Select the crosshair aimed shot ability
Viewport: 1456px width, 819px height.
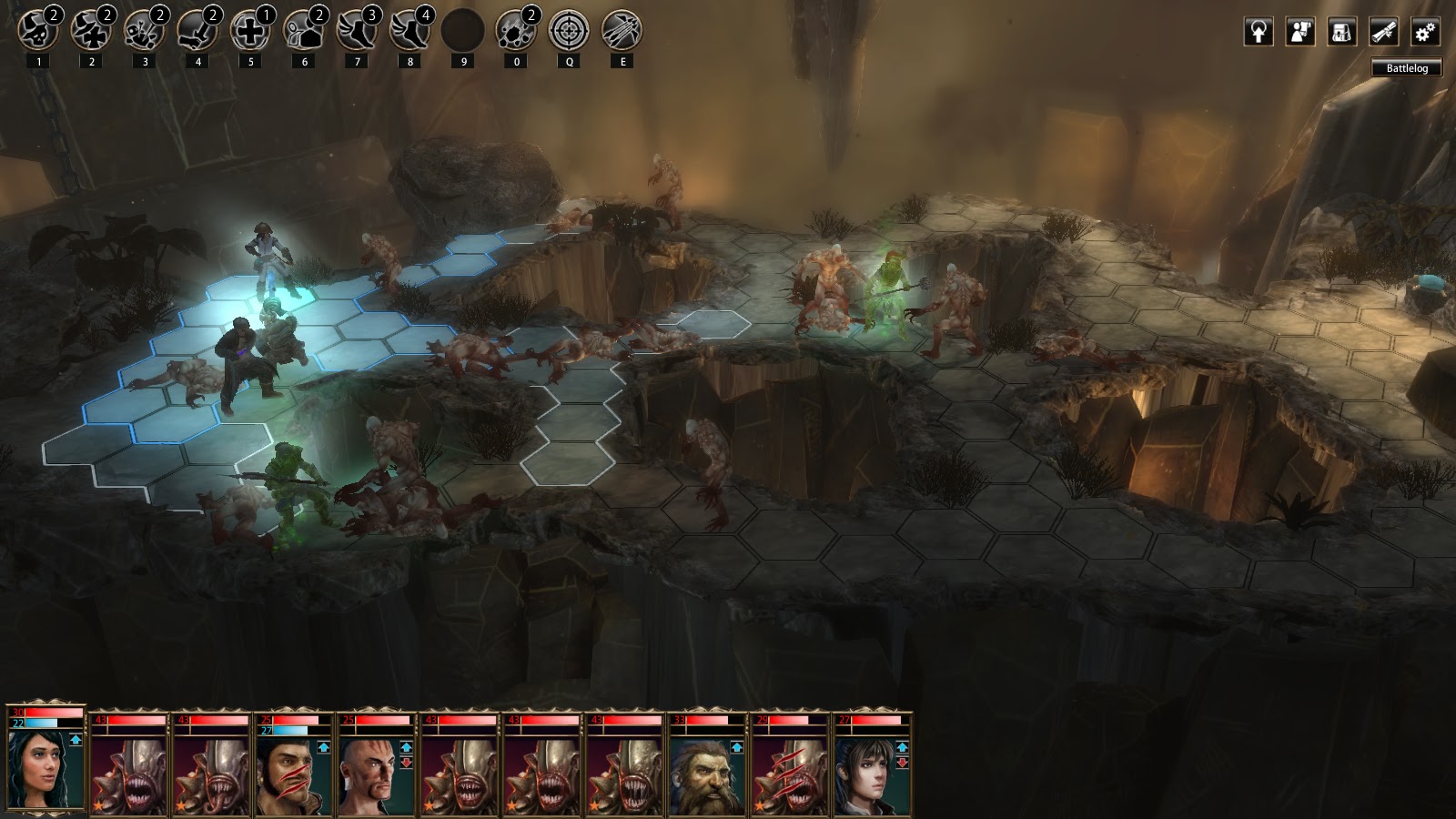[570, 31]
